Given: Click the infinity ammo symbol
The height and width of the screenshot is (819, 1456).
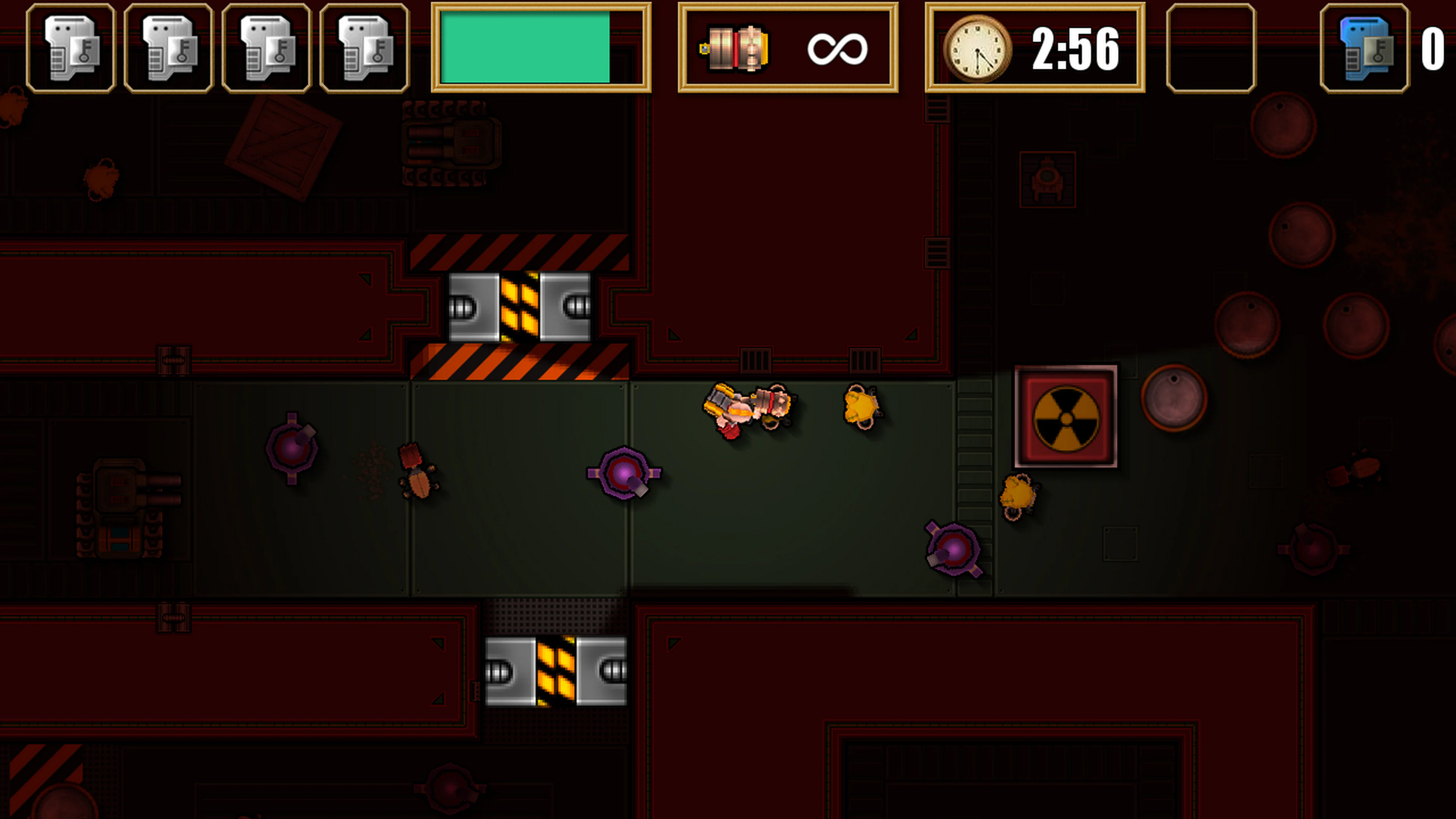Looking at the screenshot, I should (x=839, y=47).
